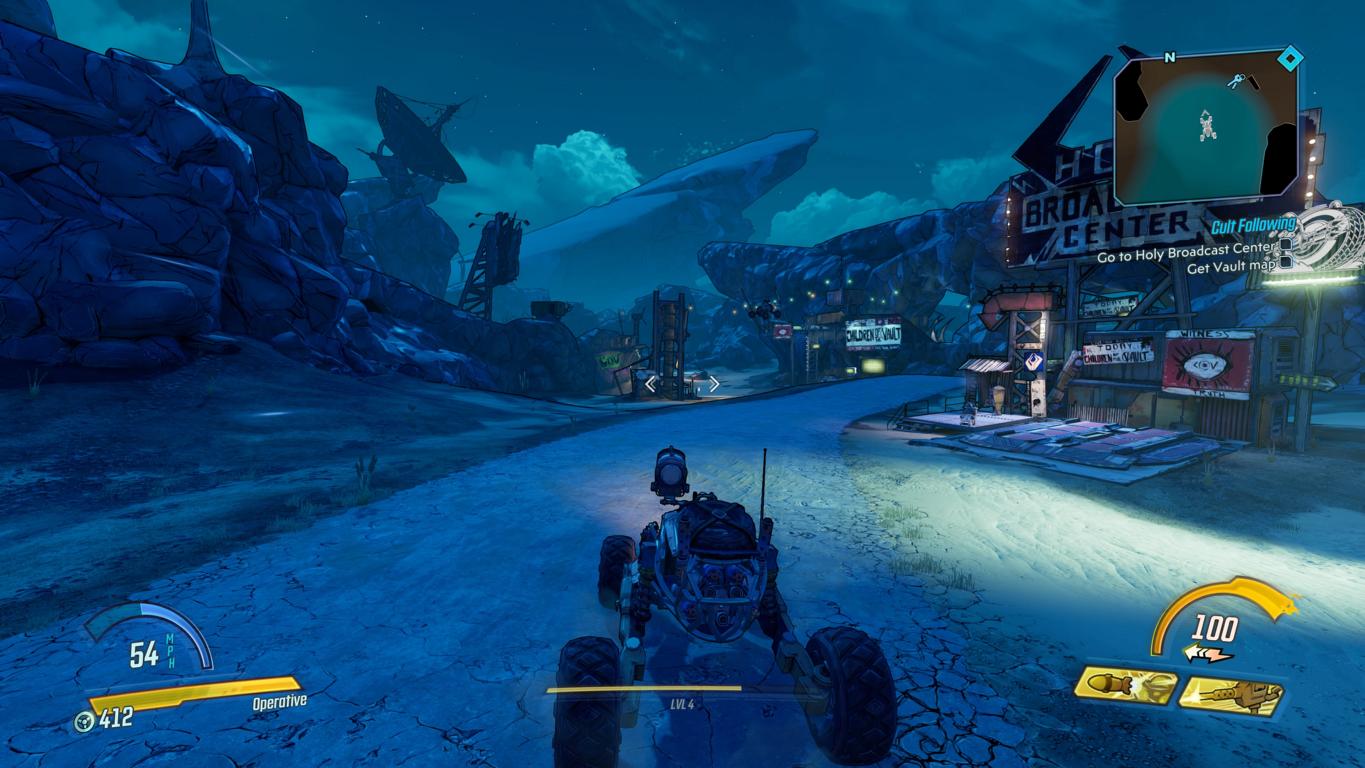This screenshot has height=768, width=1365.
Task: Open the minimap
Action: pyautogui.click(x=1207, y=127)
